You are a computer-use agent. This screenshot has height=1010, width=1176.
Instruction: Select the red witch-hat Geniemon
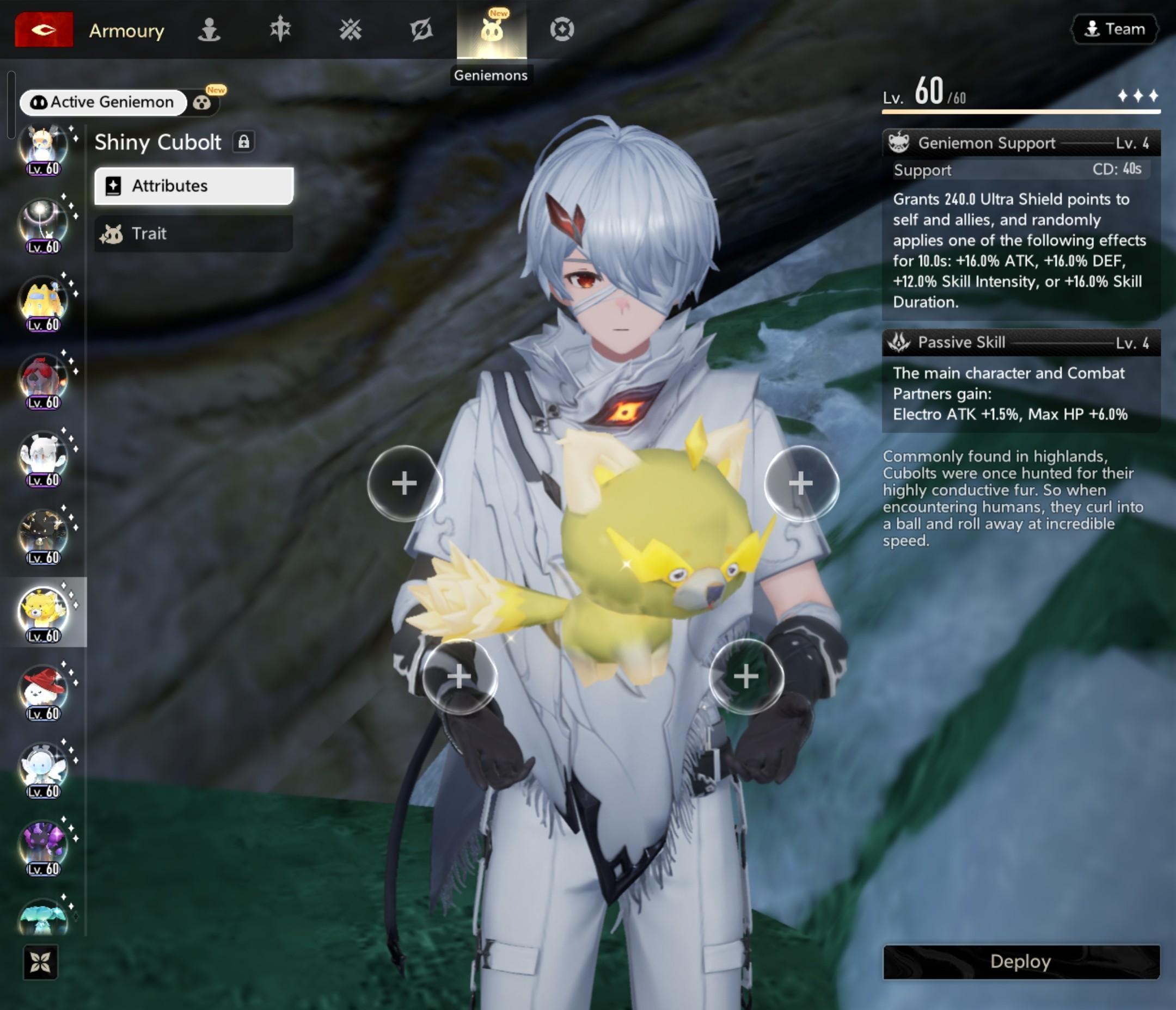[x=43, y=689]
